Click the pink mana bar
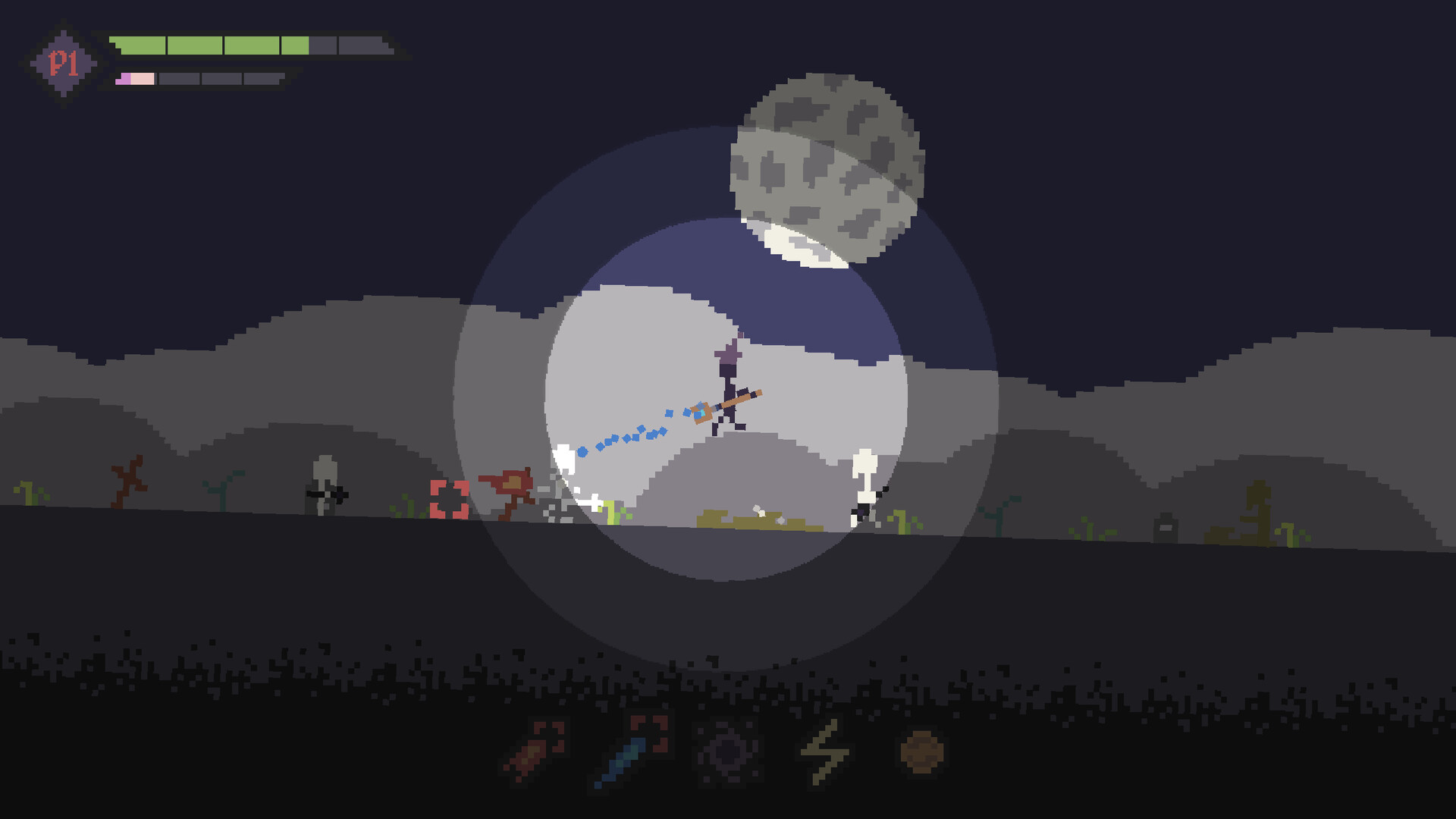The image size is (1456, 819). pos(136,77)
